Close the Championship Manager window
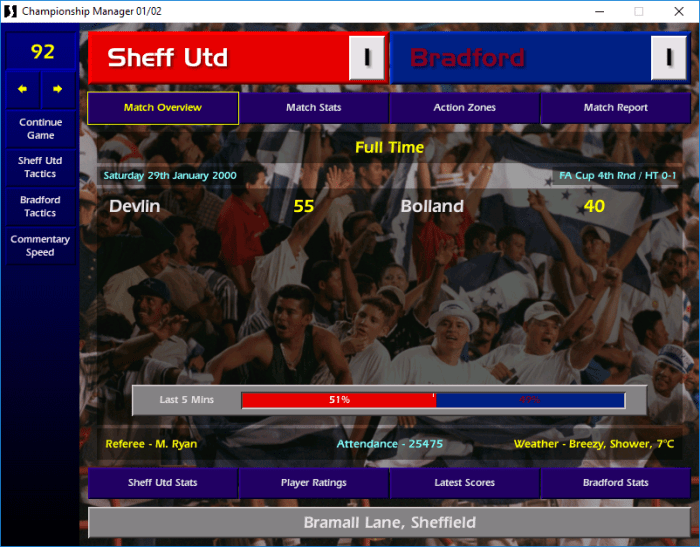Screen dimensions: 700x547 (677, 11)
